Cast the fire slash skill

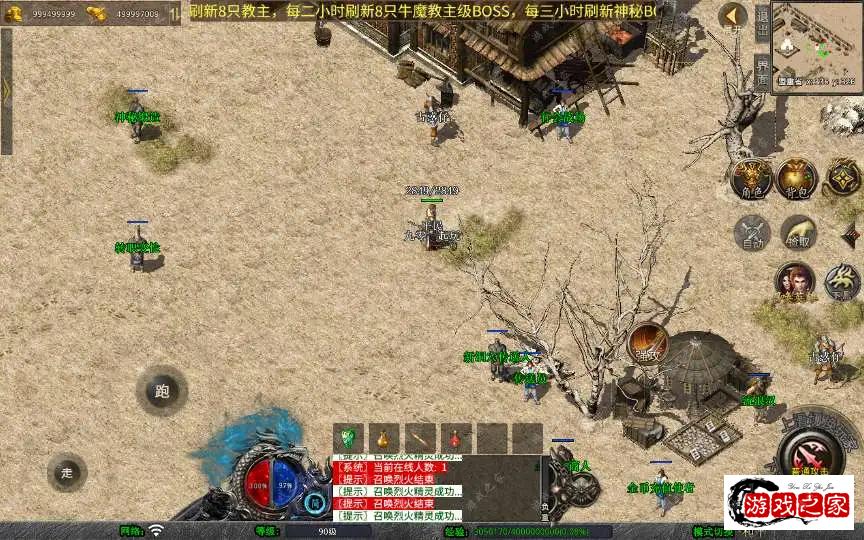click(x=648, y=342)
